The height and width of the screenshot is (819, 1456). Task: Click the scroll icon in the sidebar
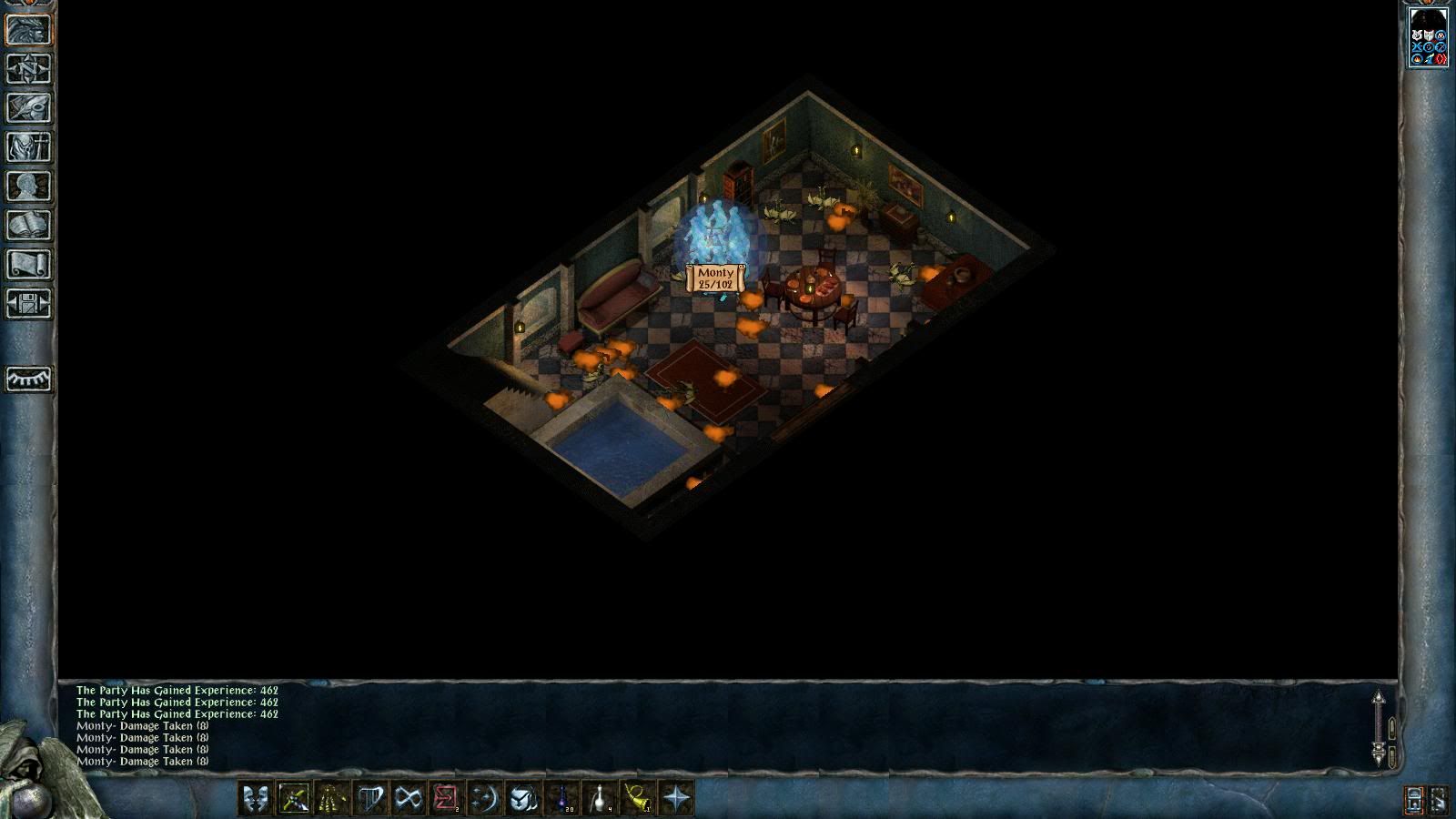28,265
